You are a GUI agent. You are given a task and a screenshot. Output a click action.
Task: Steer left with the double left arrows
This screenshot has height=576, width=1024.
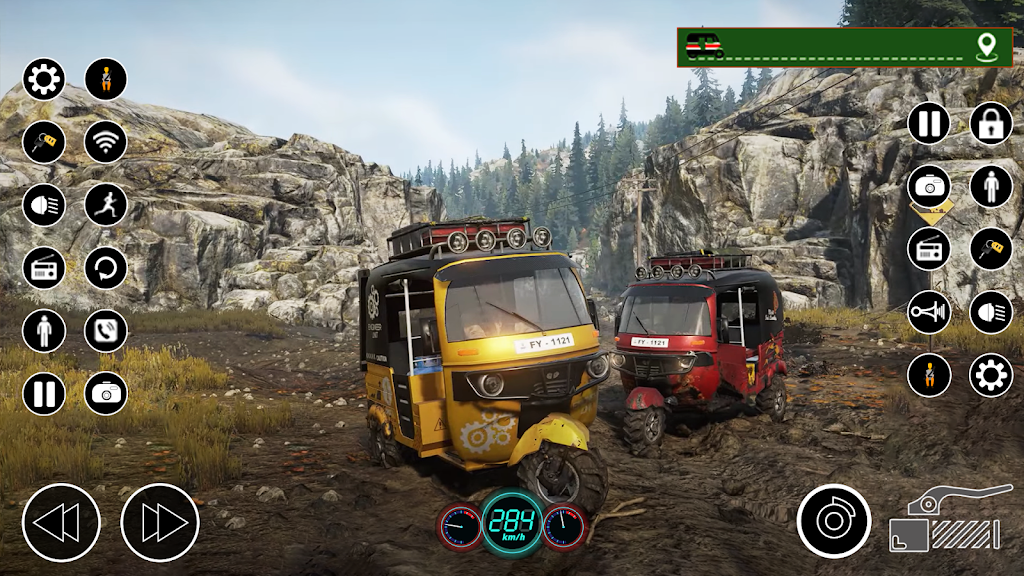(x=61, y=522)
